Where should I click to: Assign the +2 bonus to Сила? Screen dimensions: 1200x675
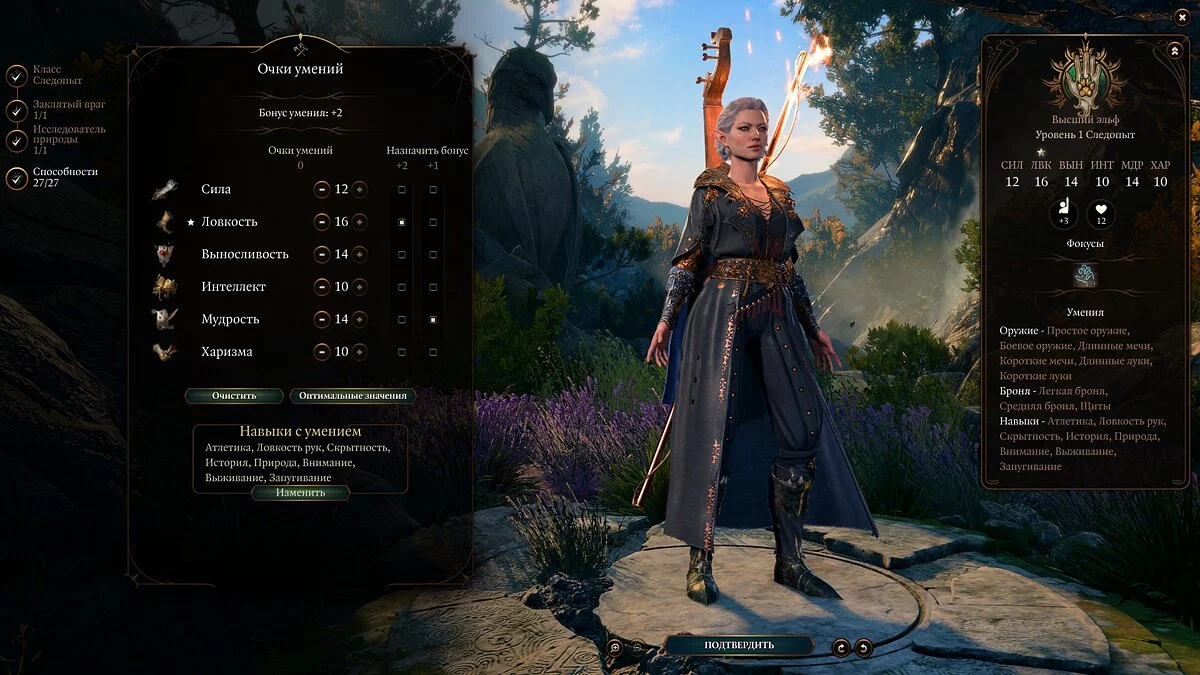point(402,189)
